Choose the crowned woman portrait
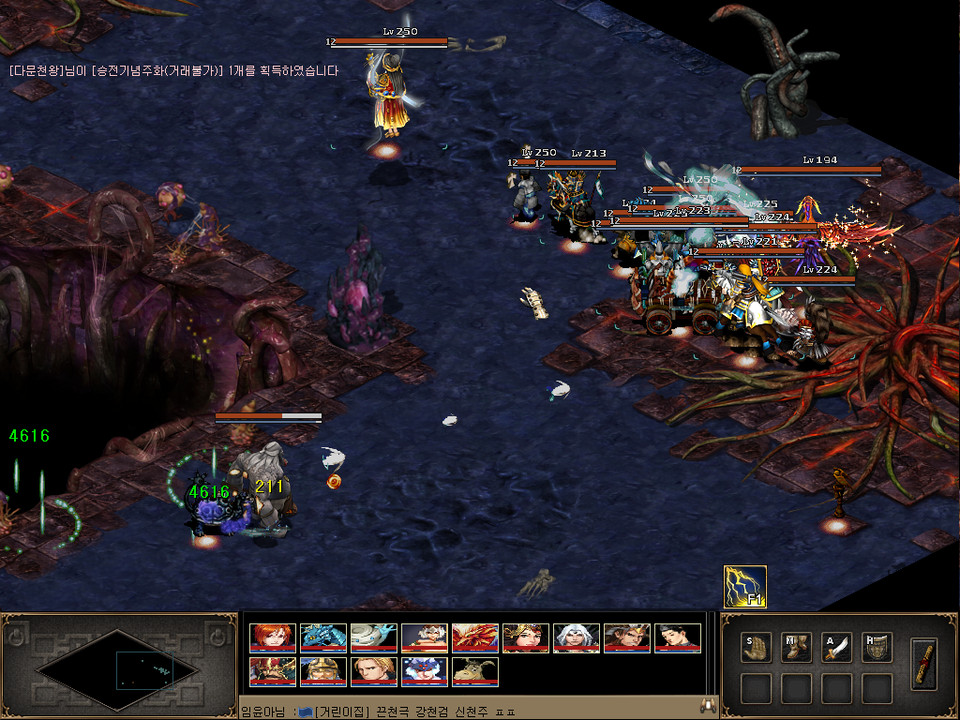 525,638
